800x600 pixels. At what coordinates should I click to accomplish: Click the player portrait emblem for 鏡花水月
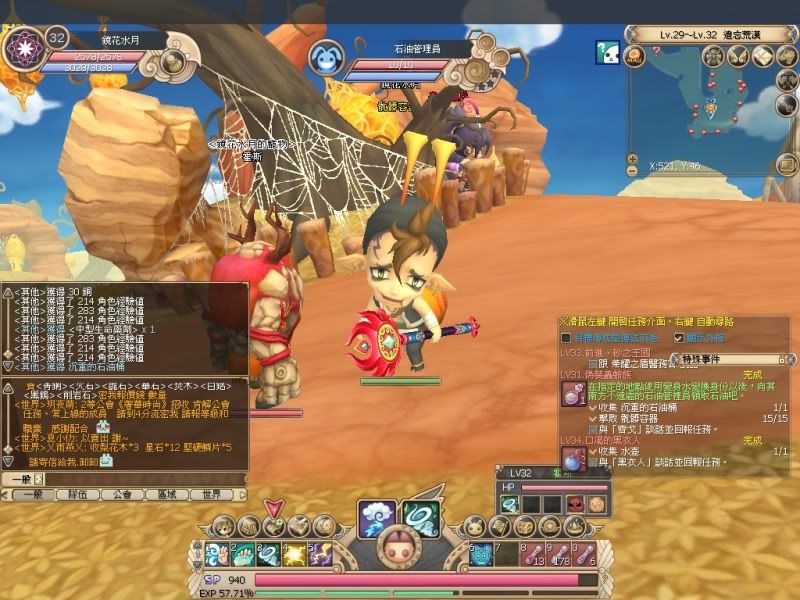click(21, 49)
